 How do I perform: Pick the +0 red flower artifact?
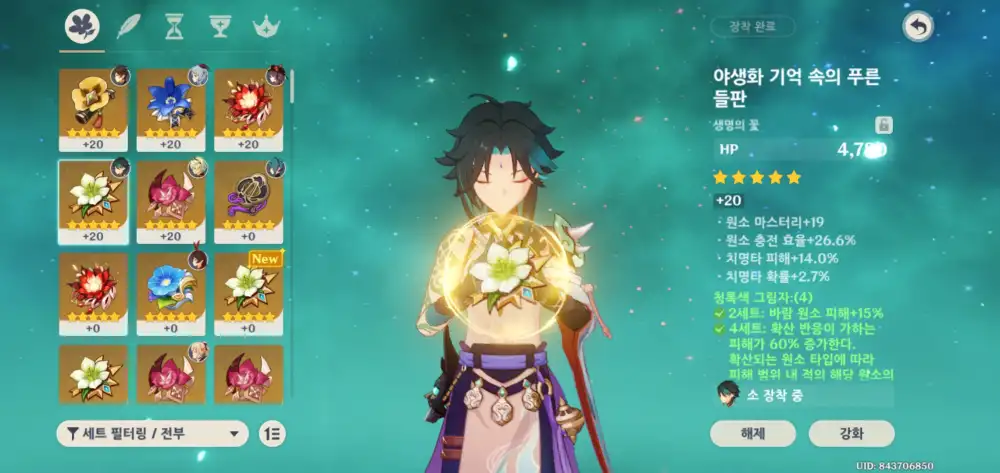(93, 292)
